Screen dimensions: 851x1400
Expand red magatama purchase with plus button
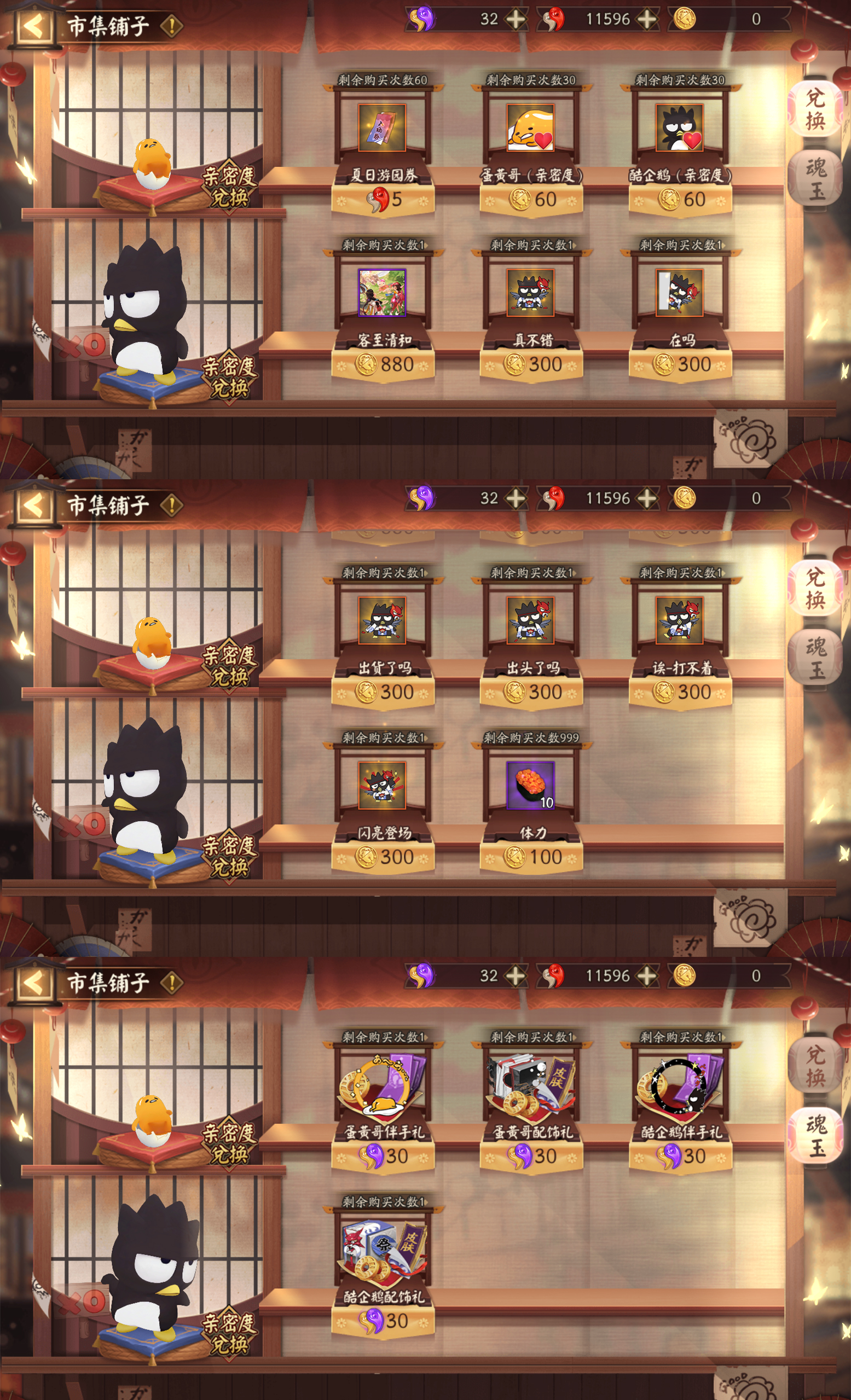pyautogui.click(x=646, y=19)
